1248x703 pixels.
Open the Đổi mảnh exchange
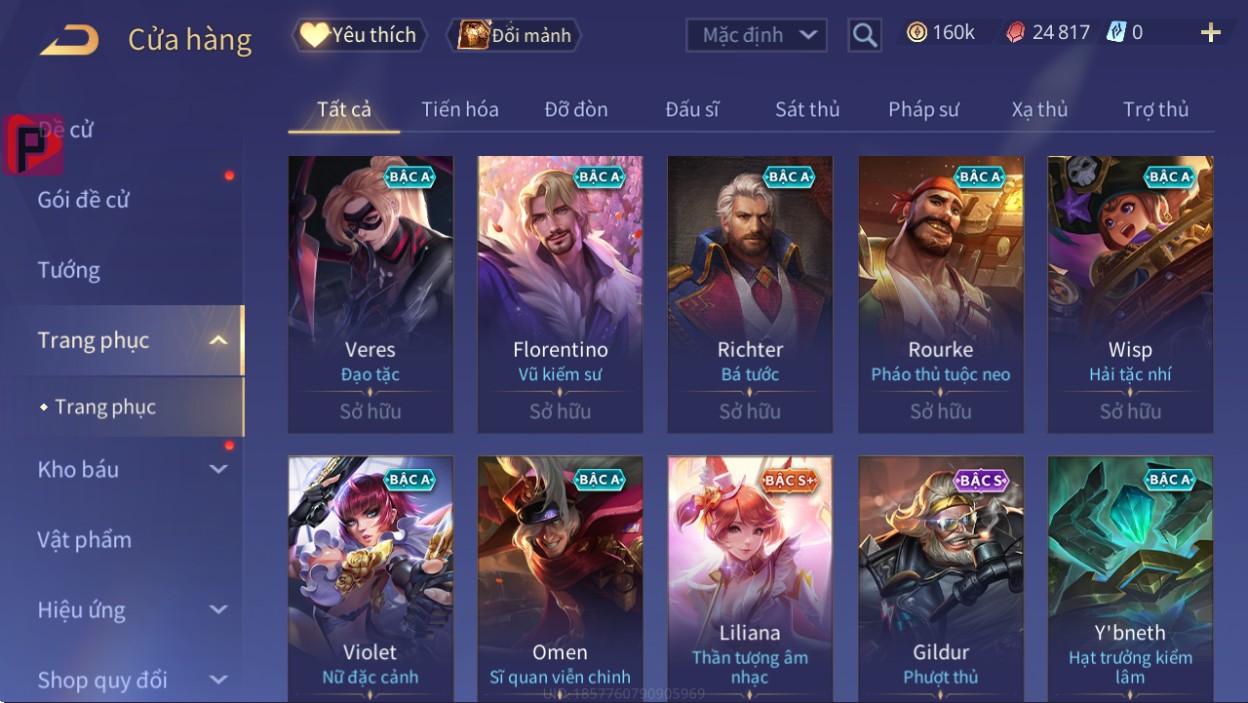click(514, 35)
